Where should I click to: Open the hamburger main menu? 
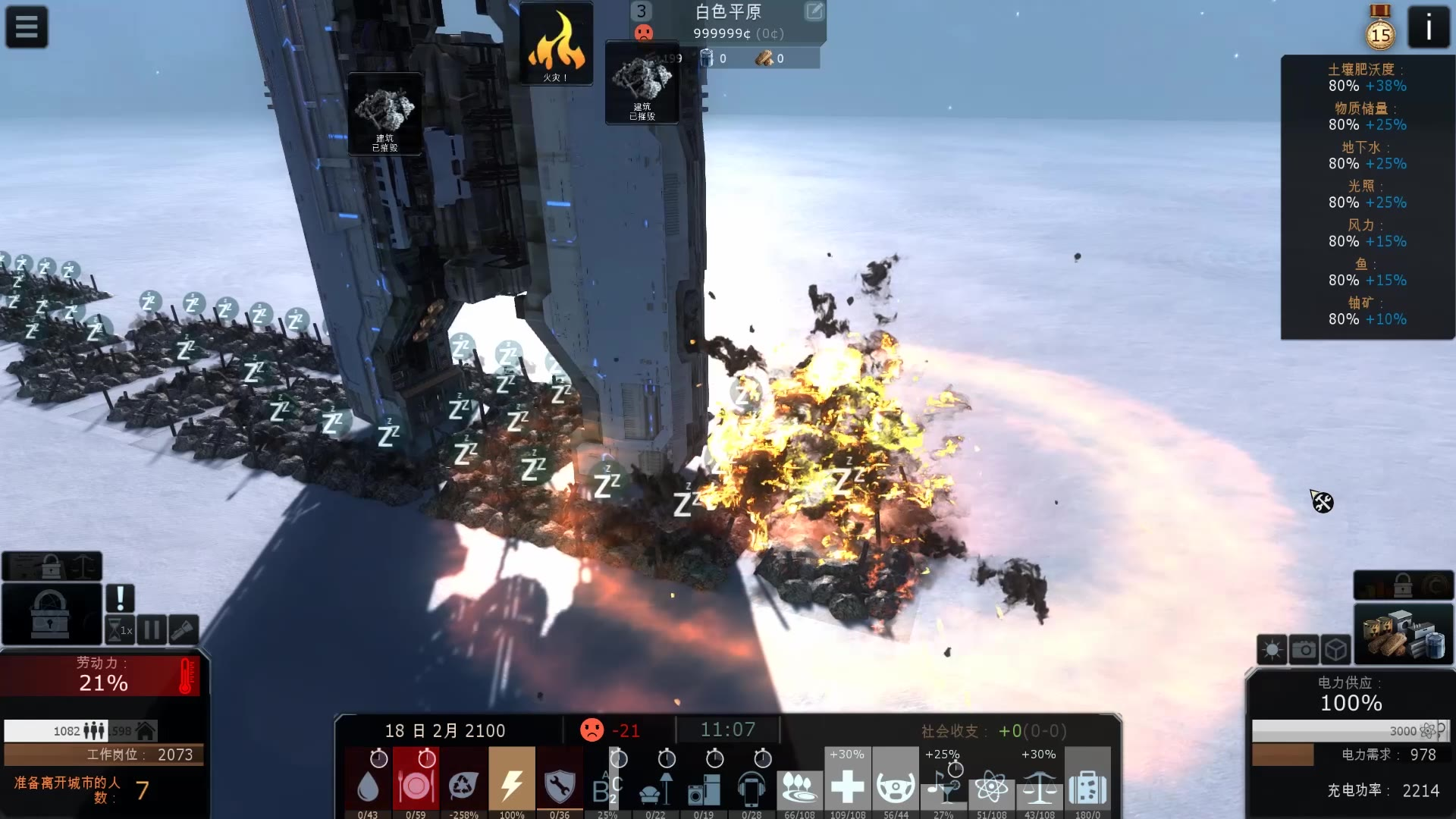27,27
